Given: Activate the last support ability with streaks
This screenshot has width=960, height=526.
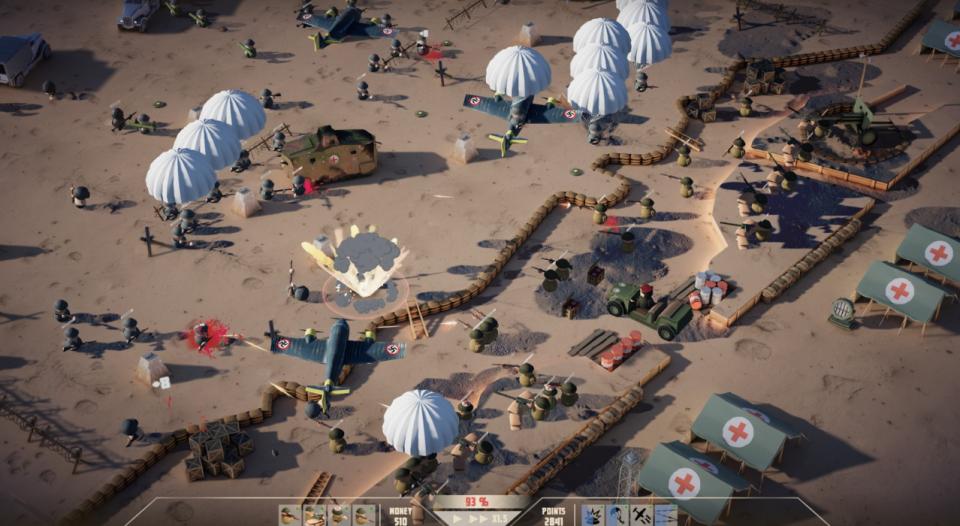Looking at the screenshot, I should pyautogui.click(x=665, y=516).
